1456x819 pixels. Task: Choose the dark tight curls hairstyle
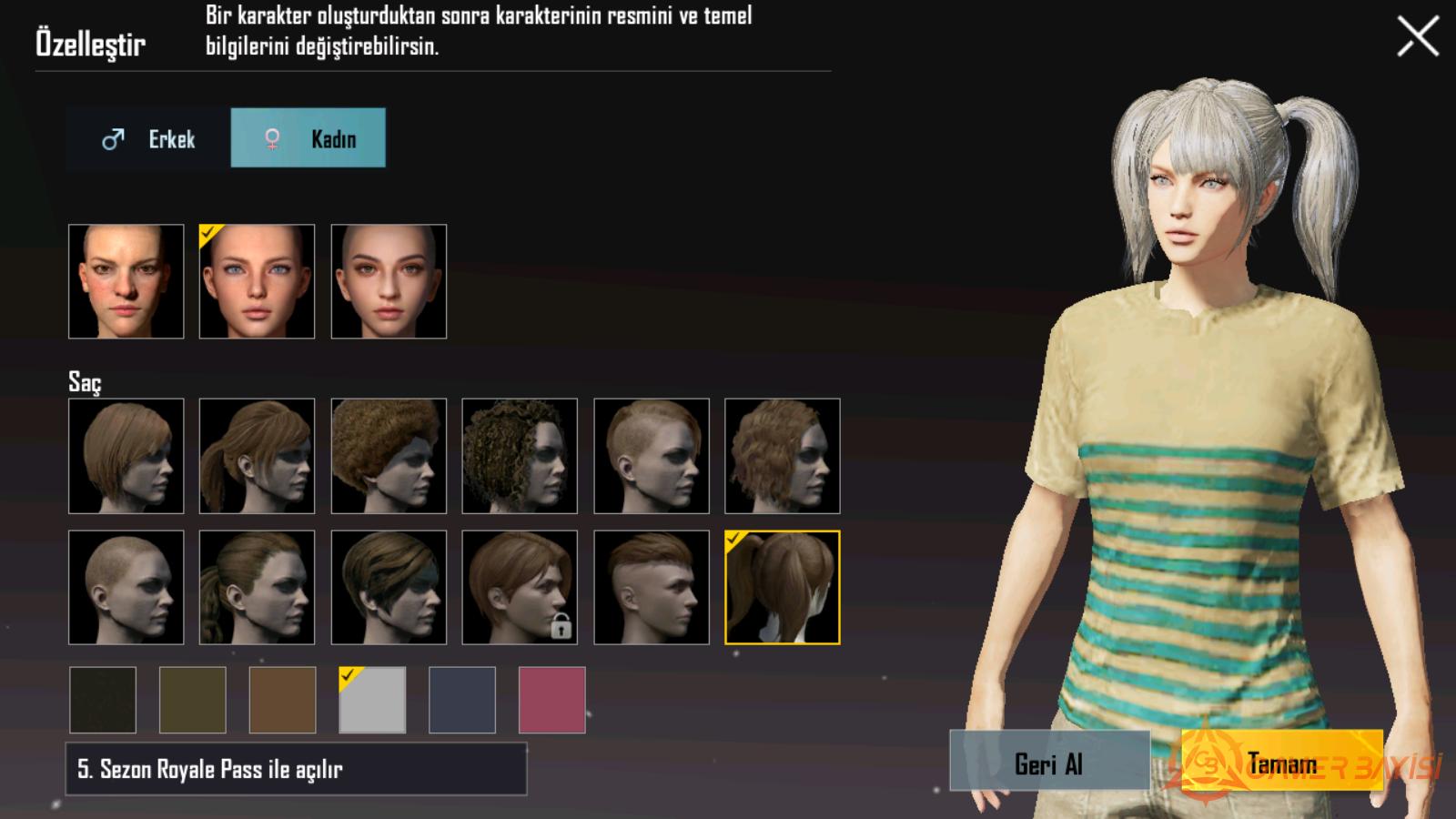tap(520, 456)
